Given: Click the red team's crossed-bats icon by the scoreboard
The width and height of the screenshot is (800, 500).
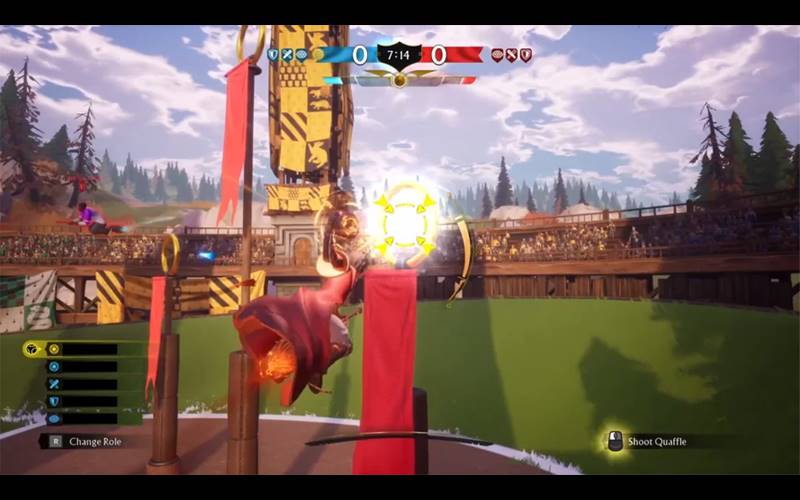Looking at the screenshot, I should tap(511, 55).
